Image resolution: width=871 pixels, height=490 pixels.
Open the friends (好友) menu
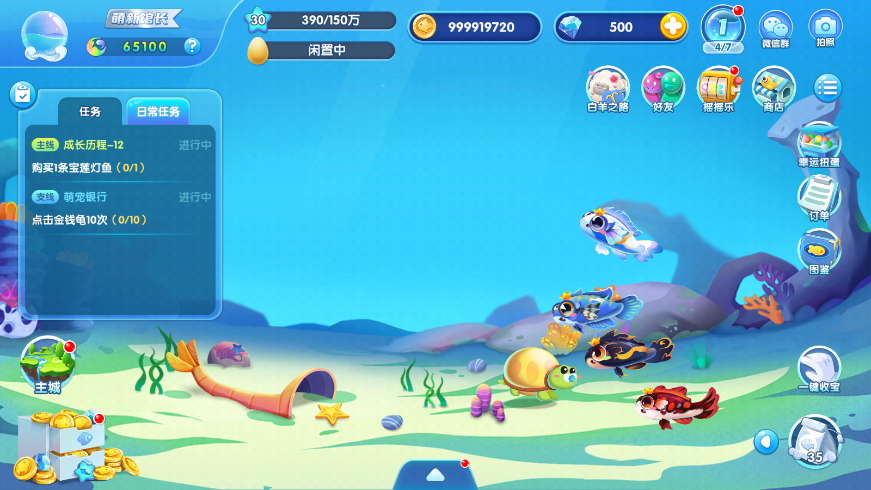[662, 88]
